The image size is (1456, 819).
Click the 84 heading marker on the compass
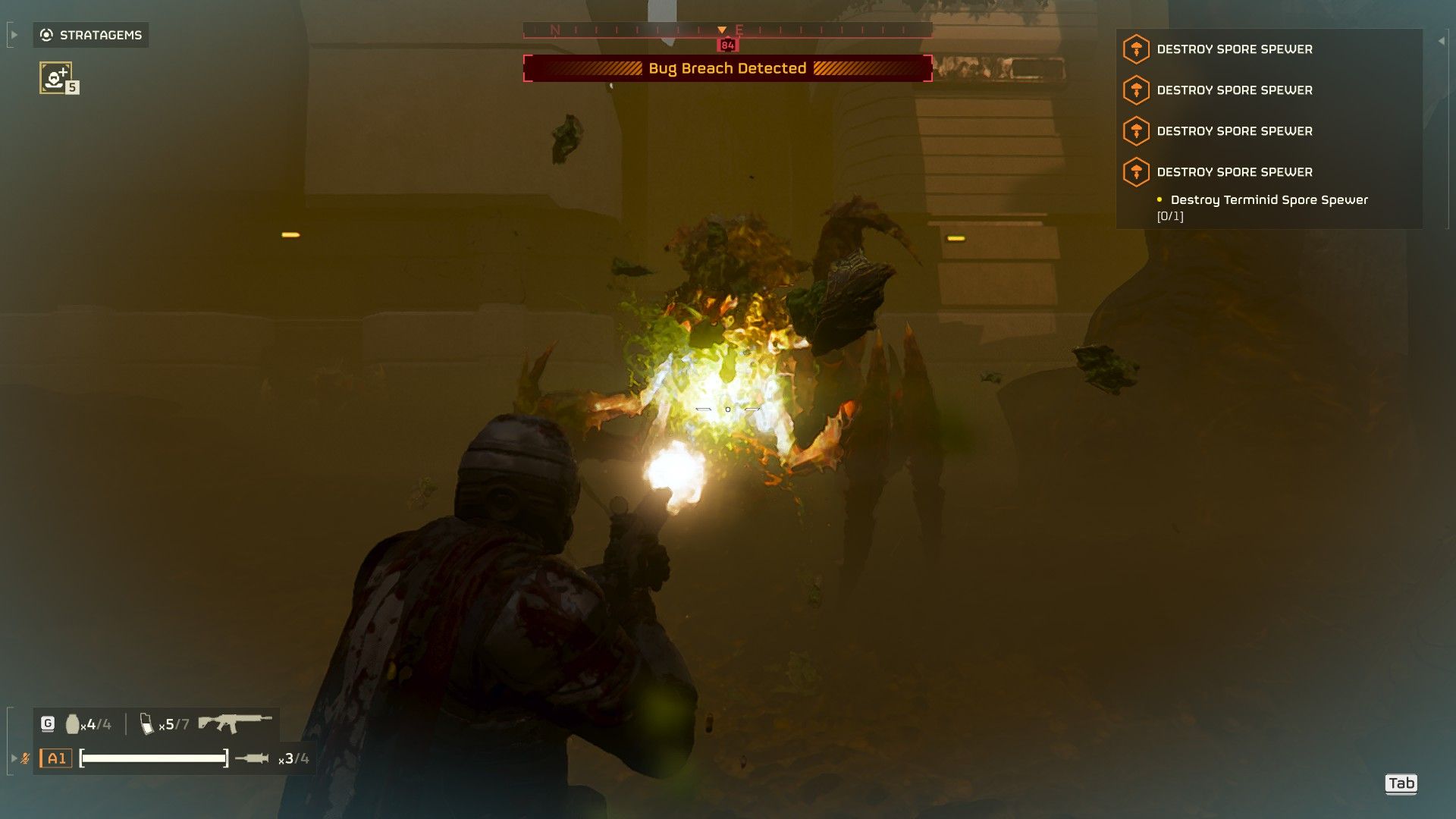[x=726, y=45]
